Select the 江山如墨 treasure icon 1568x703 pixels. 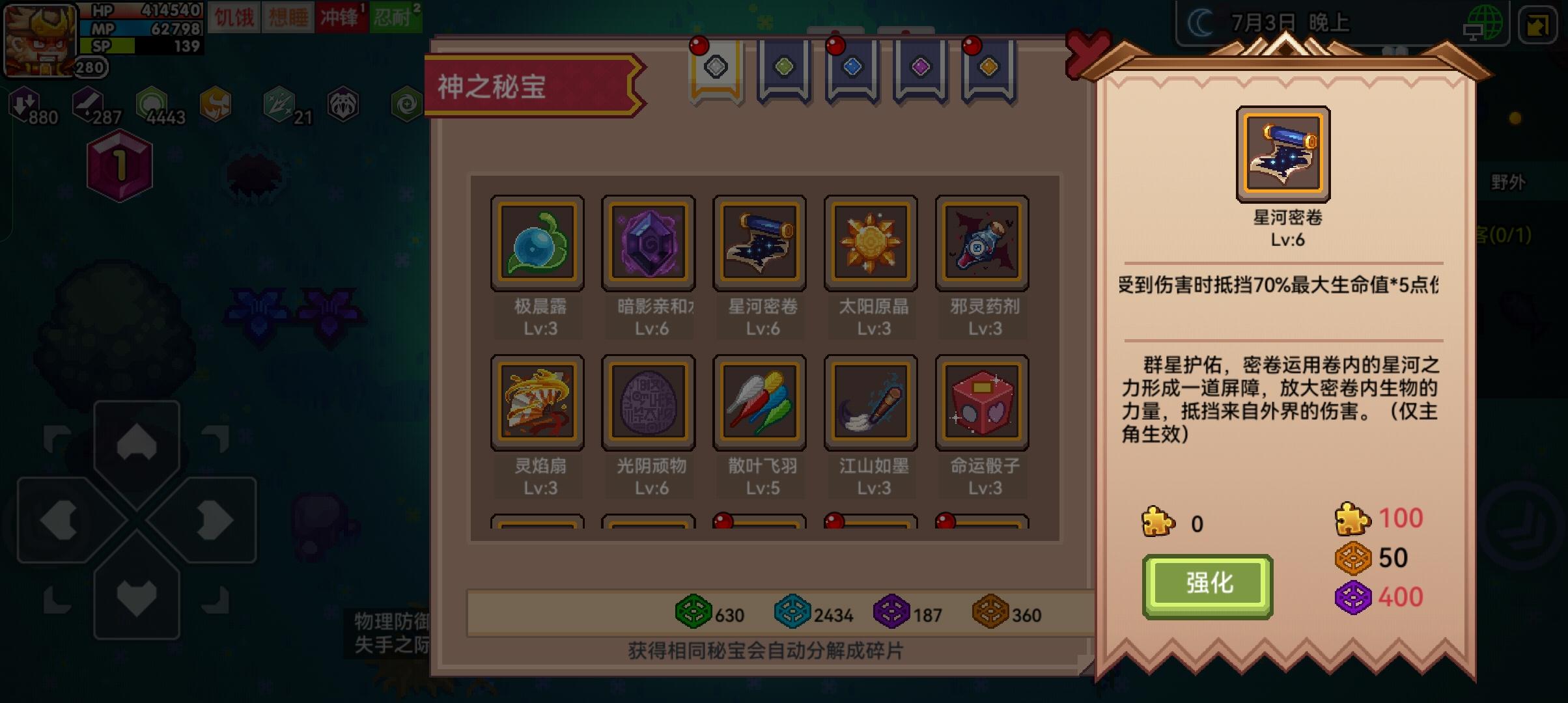click(x=871, y=402)
